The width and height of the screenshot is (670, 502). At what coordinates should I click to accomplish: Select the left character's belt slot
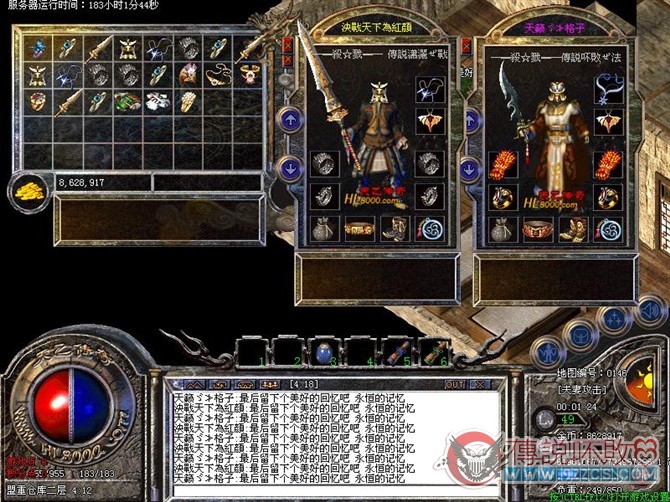coord(358,229)
